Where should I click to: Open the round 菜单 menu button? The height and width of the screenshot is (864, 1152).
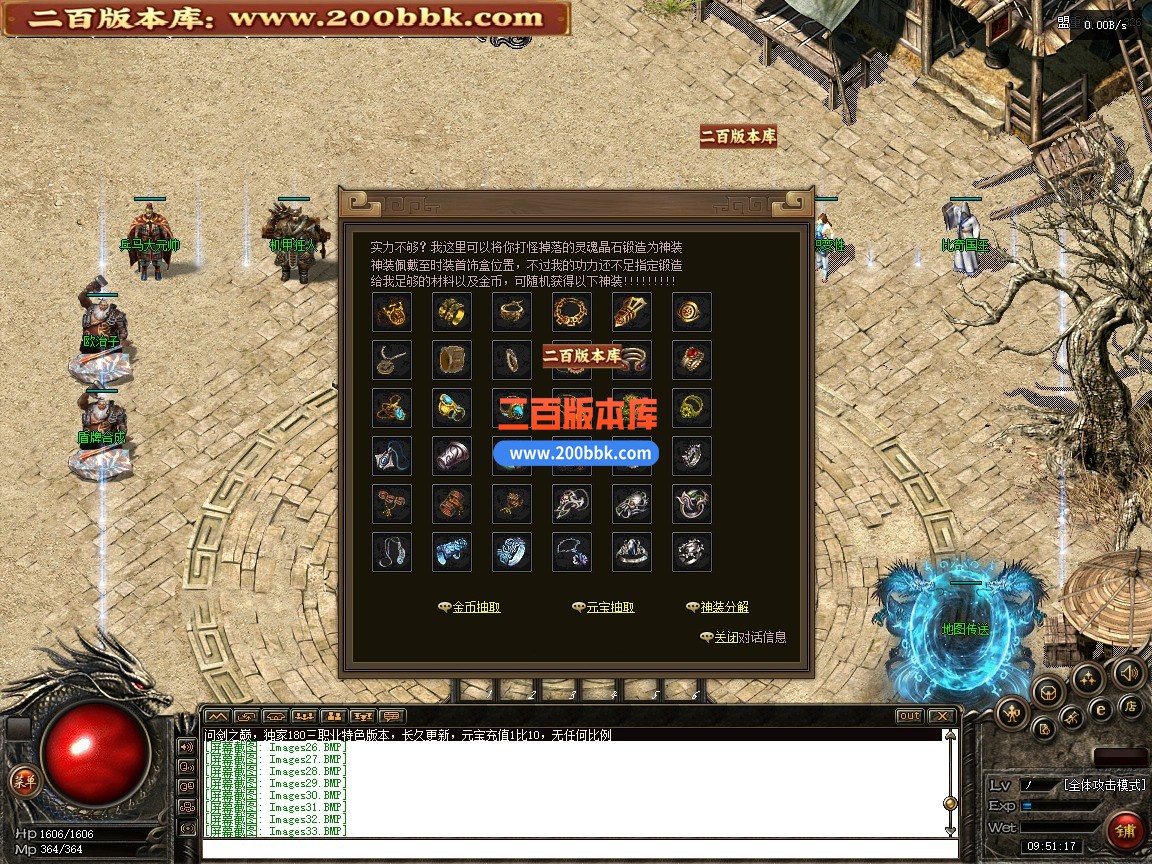click(22, 782)
